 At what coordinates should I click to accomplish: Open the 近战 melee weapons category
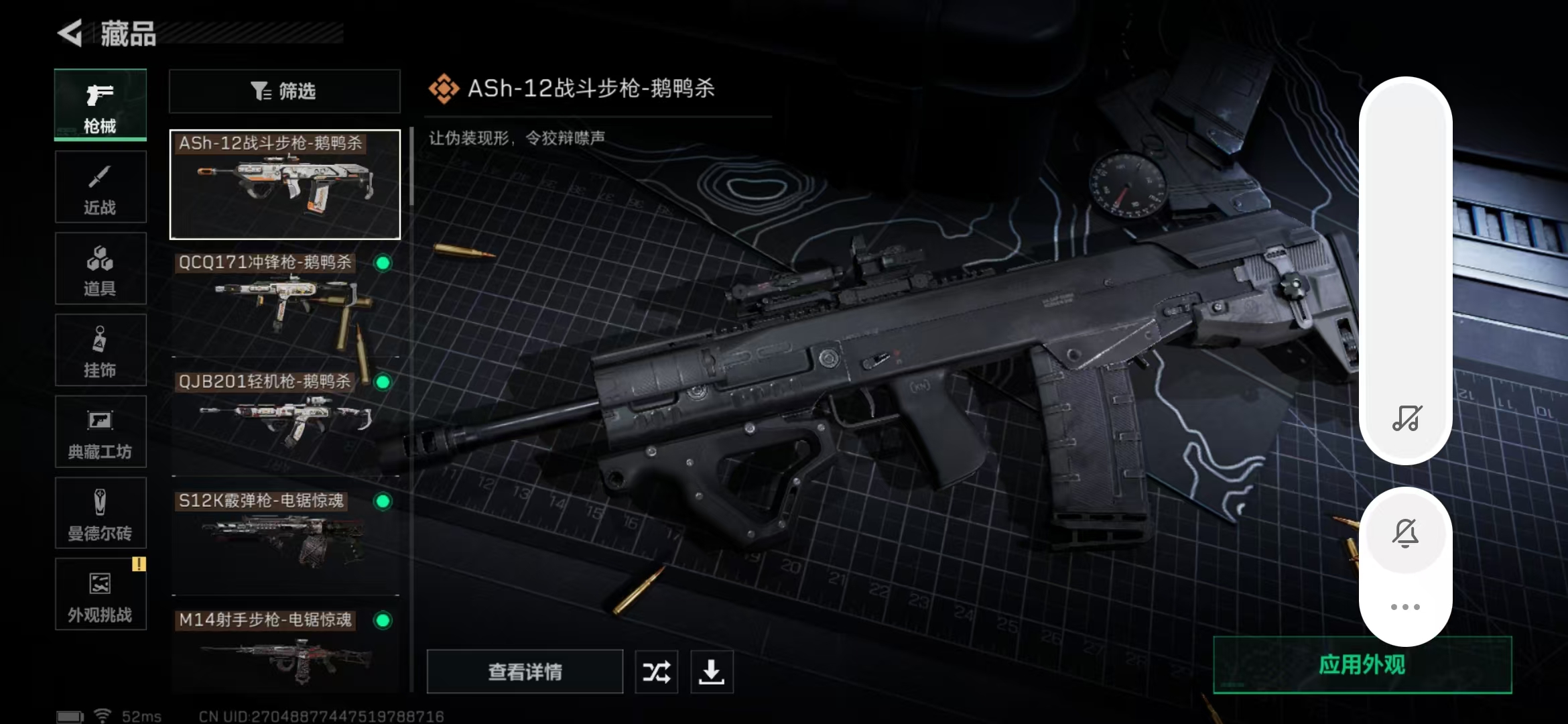100,186
